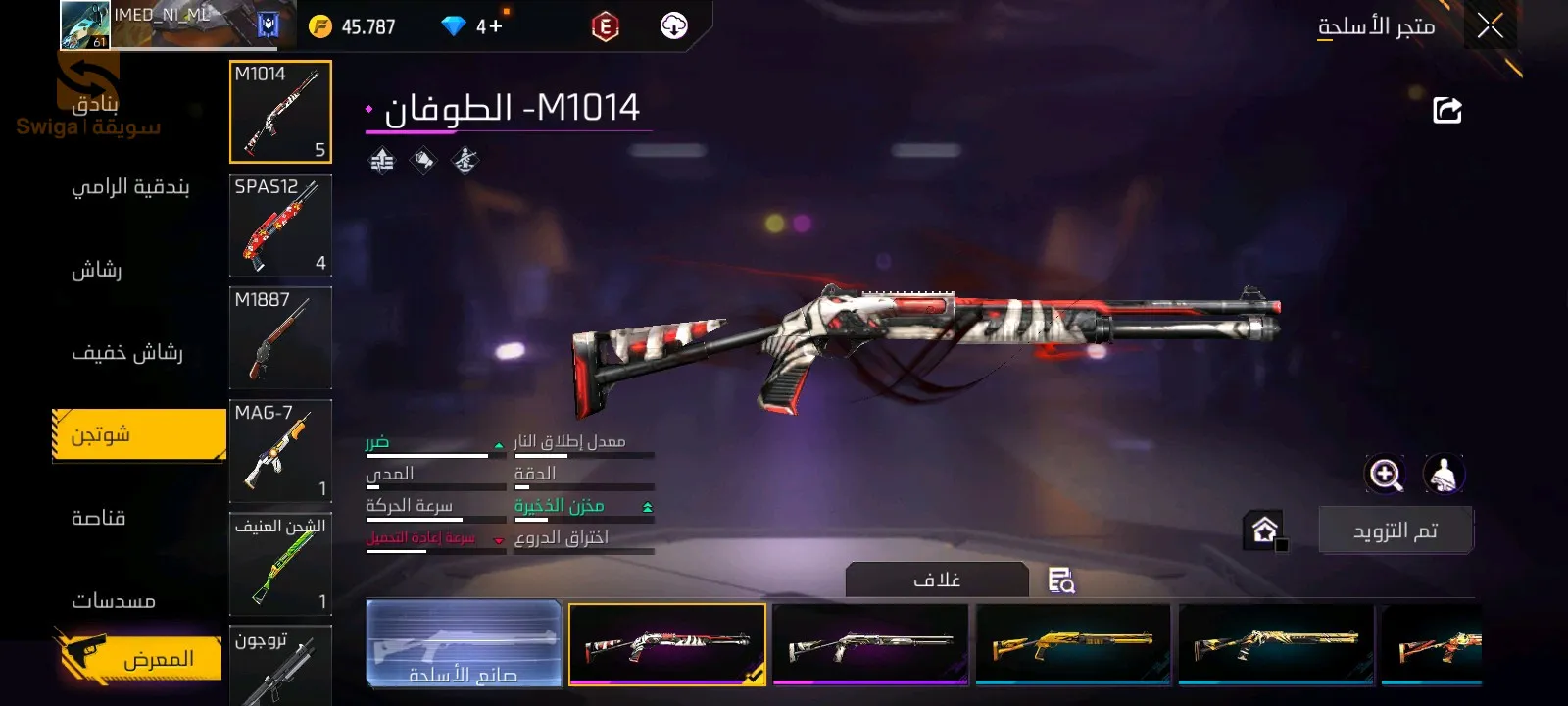Open the player profile avatar
The height and width of the screenshot is (706, 1568).
(85, 25)
